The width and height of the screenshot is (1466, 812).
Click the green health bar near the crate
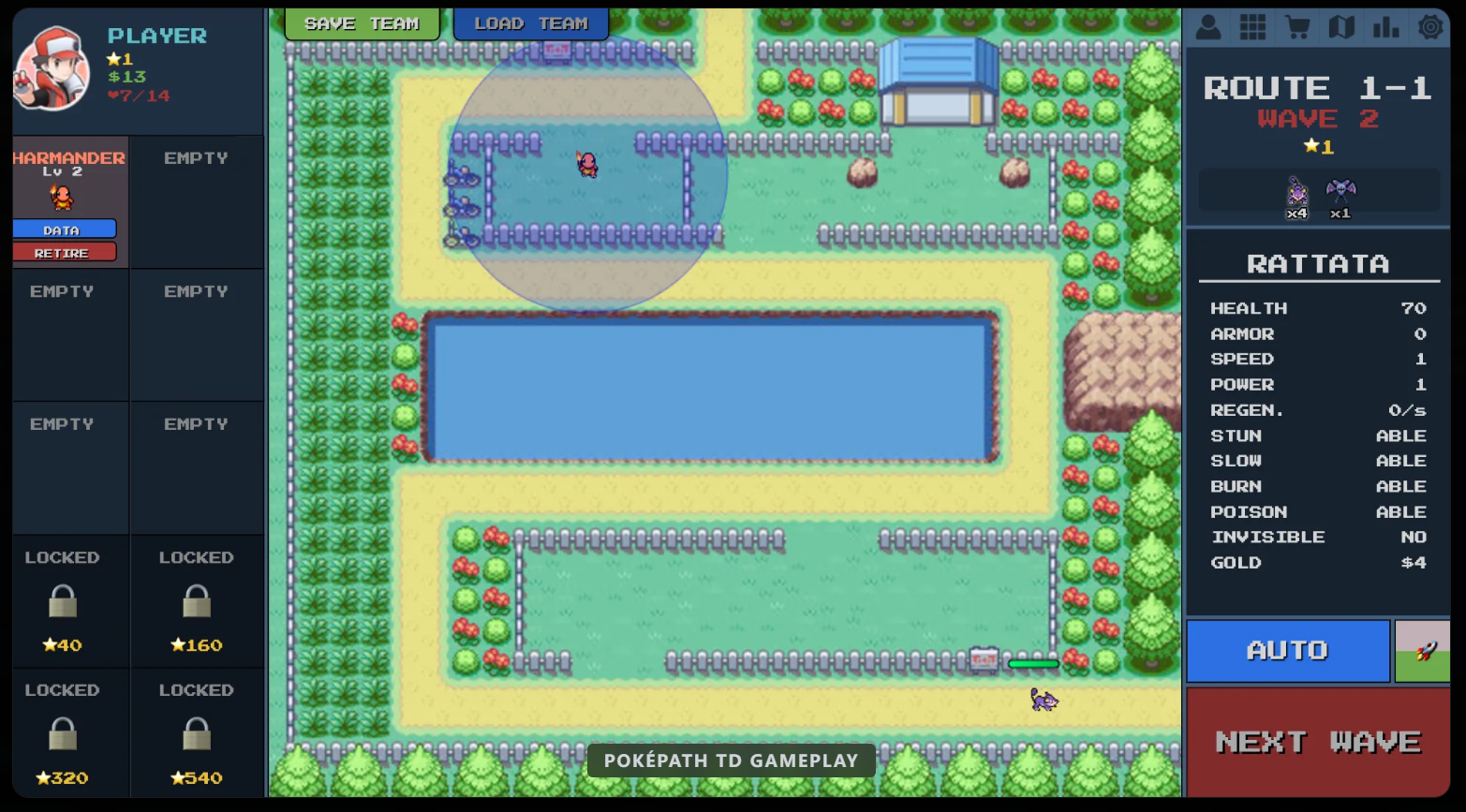[1032, 663]
